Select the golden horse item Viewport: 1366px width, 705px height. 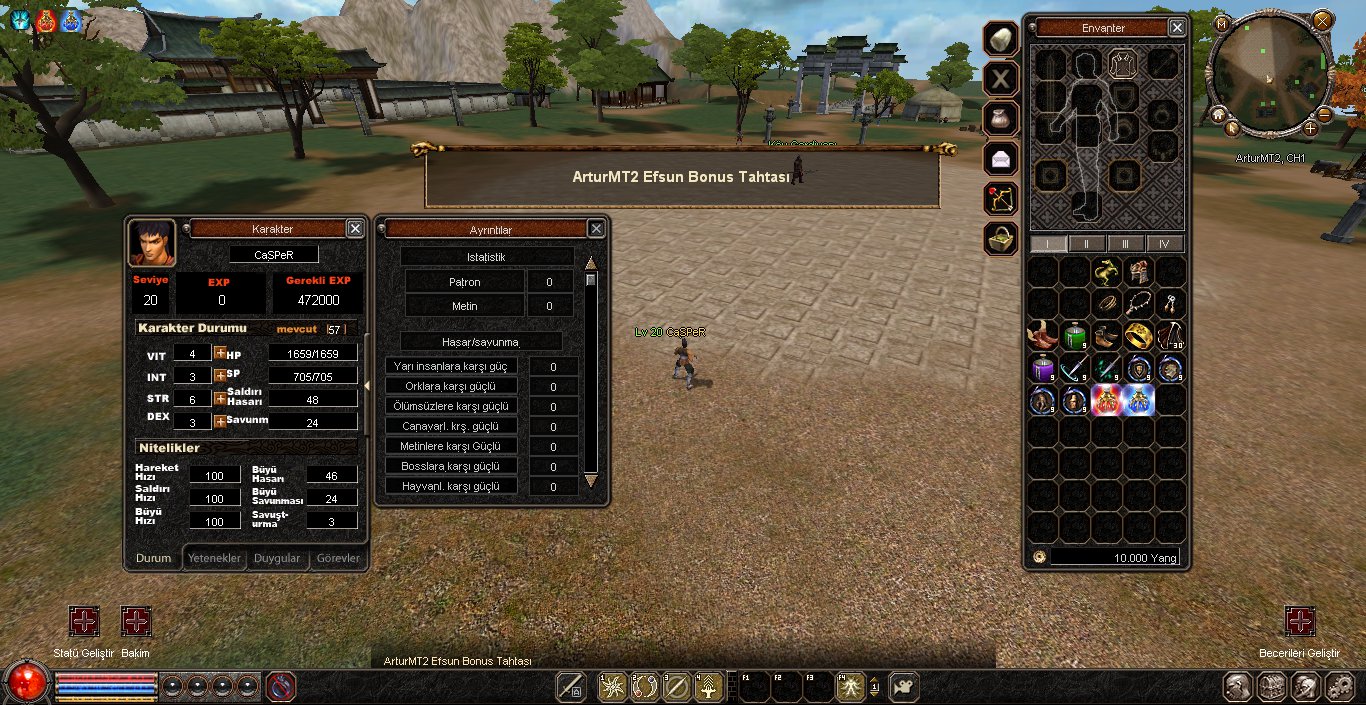(x=1107, y=271)
